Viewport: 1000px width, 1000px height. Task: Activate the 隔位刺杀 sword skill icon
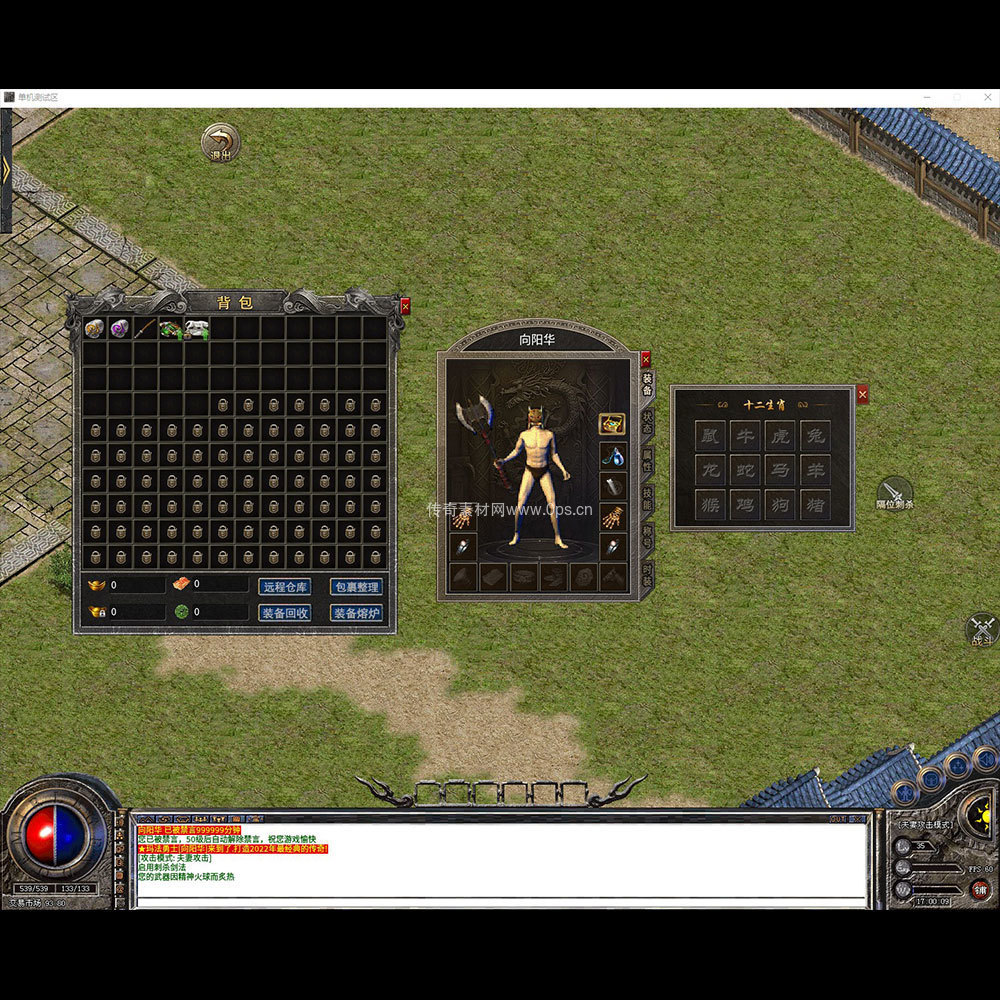pos(894,492)
